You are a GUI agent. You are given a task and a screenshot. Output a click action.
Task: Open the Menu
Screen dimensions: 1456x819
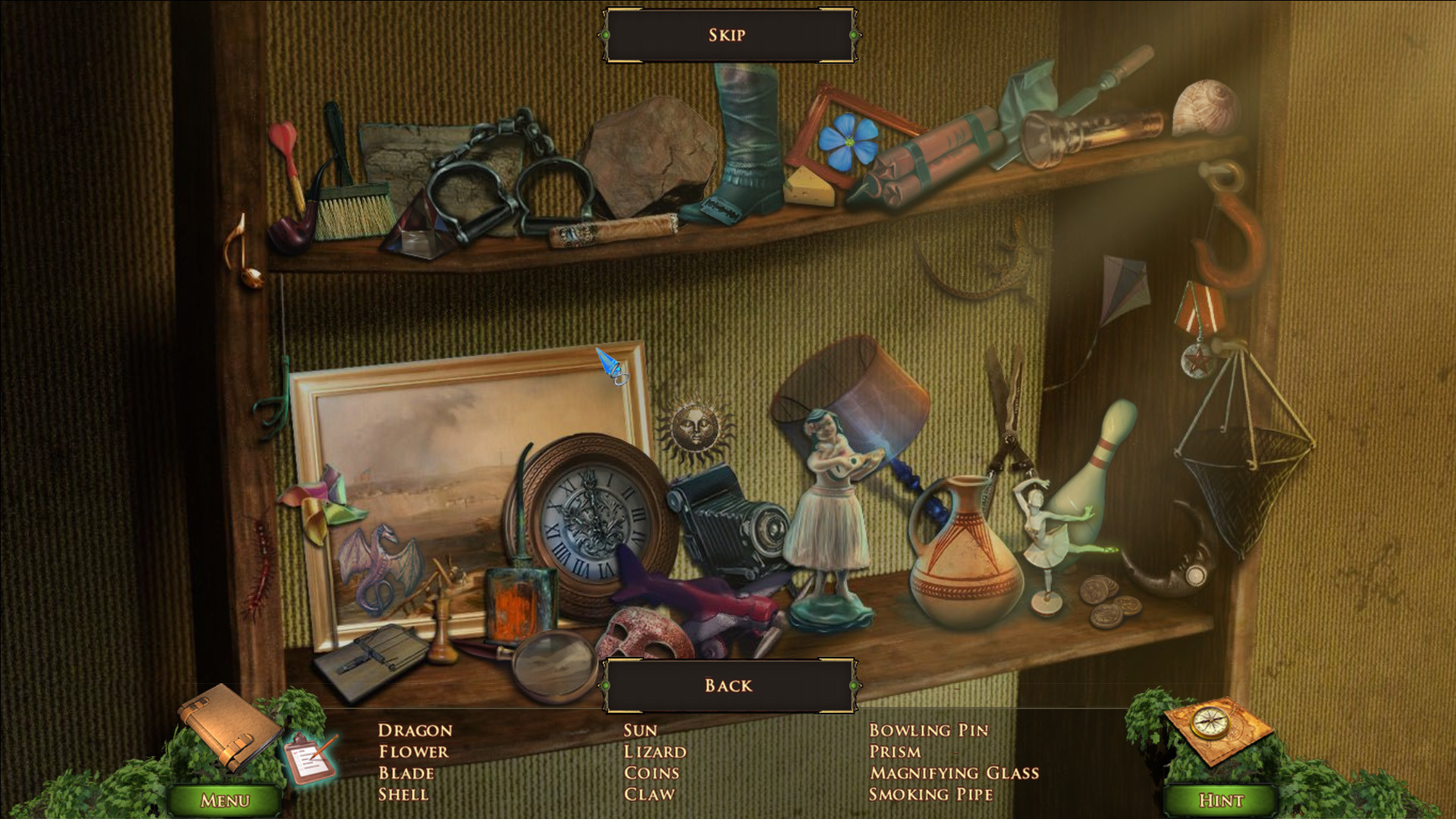pyautogui.click(x=224, y=800)
